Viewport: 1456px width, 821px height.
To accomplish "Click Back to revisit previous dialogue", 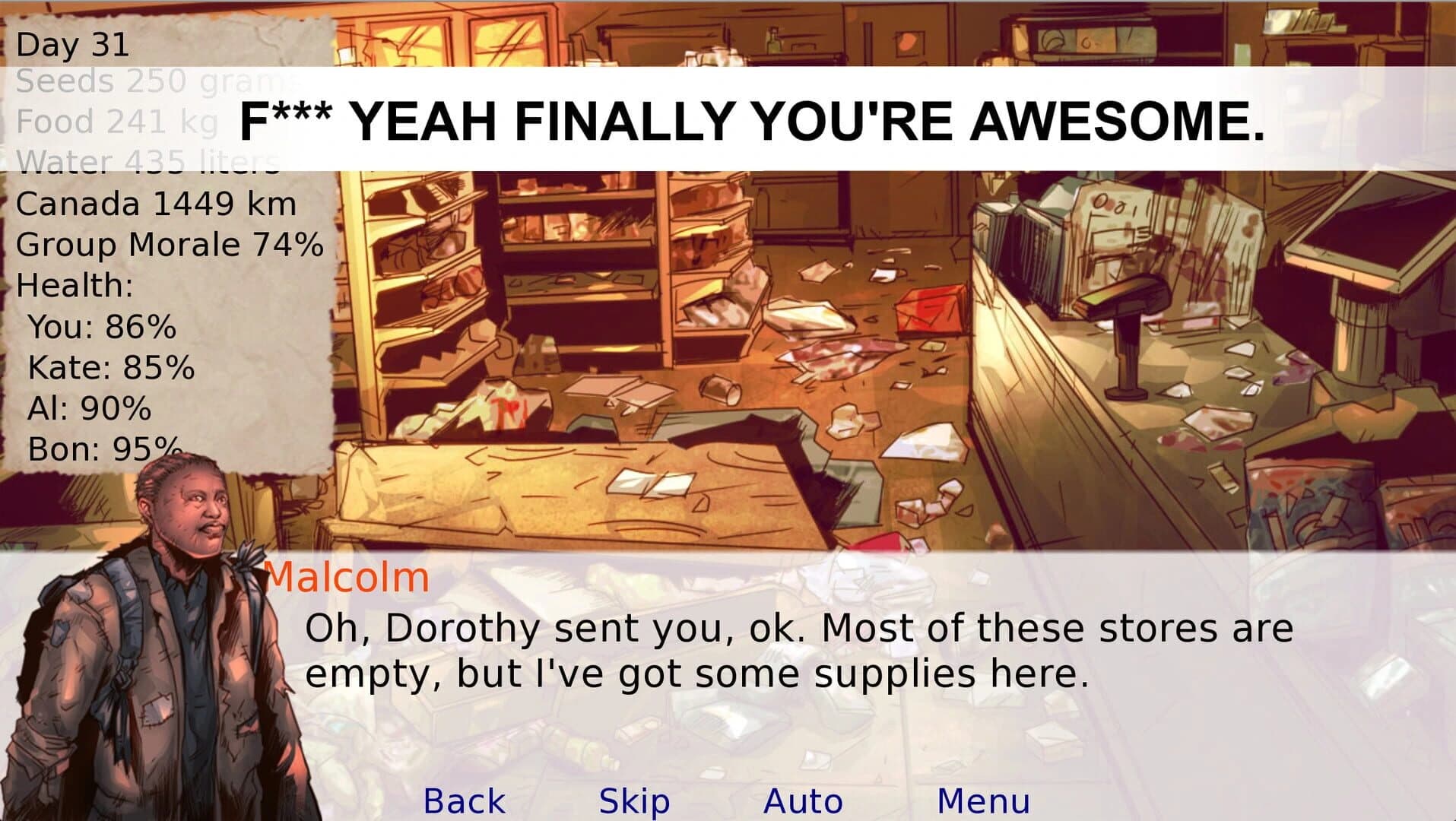I will (465, 799).
